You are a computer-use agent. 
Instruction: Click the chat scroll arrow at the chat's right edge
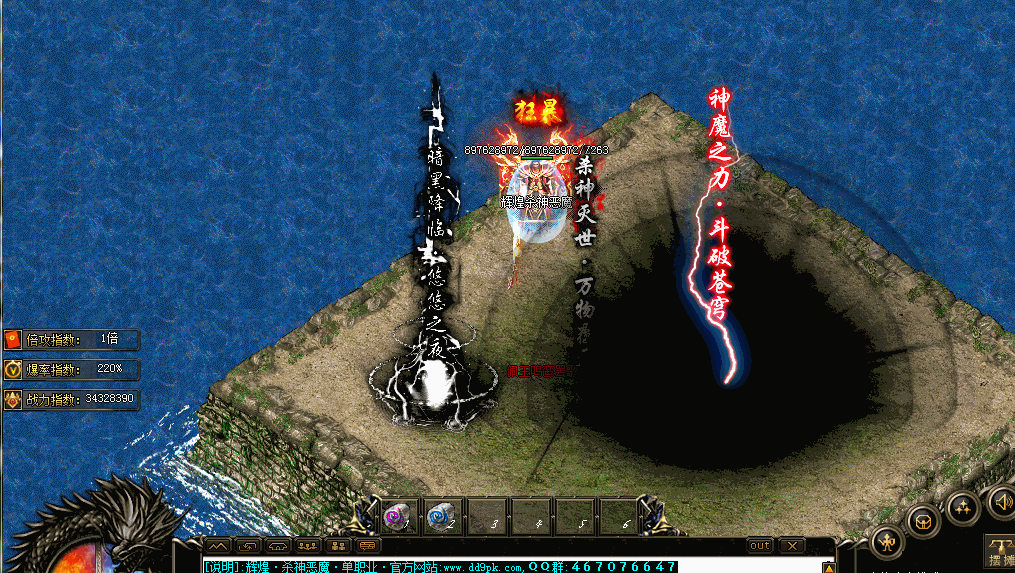pyautogui.click(x=827, y=567)
